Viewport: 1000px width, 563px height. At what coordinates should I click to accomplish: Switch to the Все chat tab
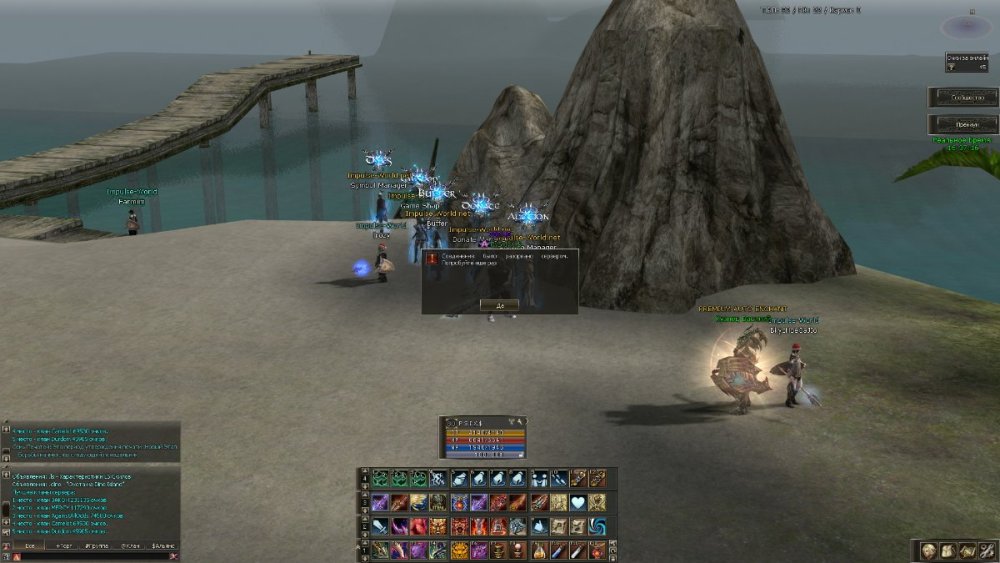click(30, 546)
